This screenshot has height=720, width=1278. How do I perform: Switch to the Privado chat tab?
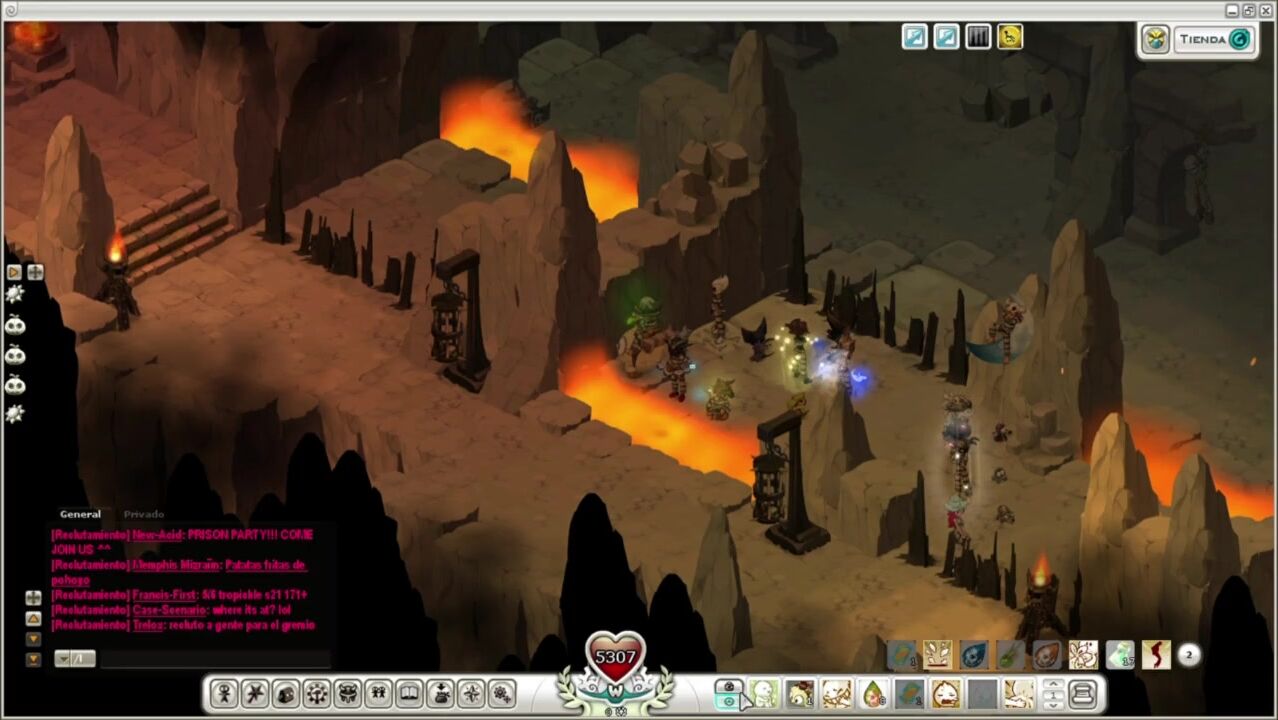[144, 514]
